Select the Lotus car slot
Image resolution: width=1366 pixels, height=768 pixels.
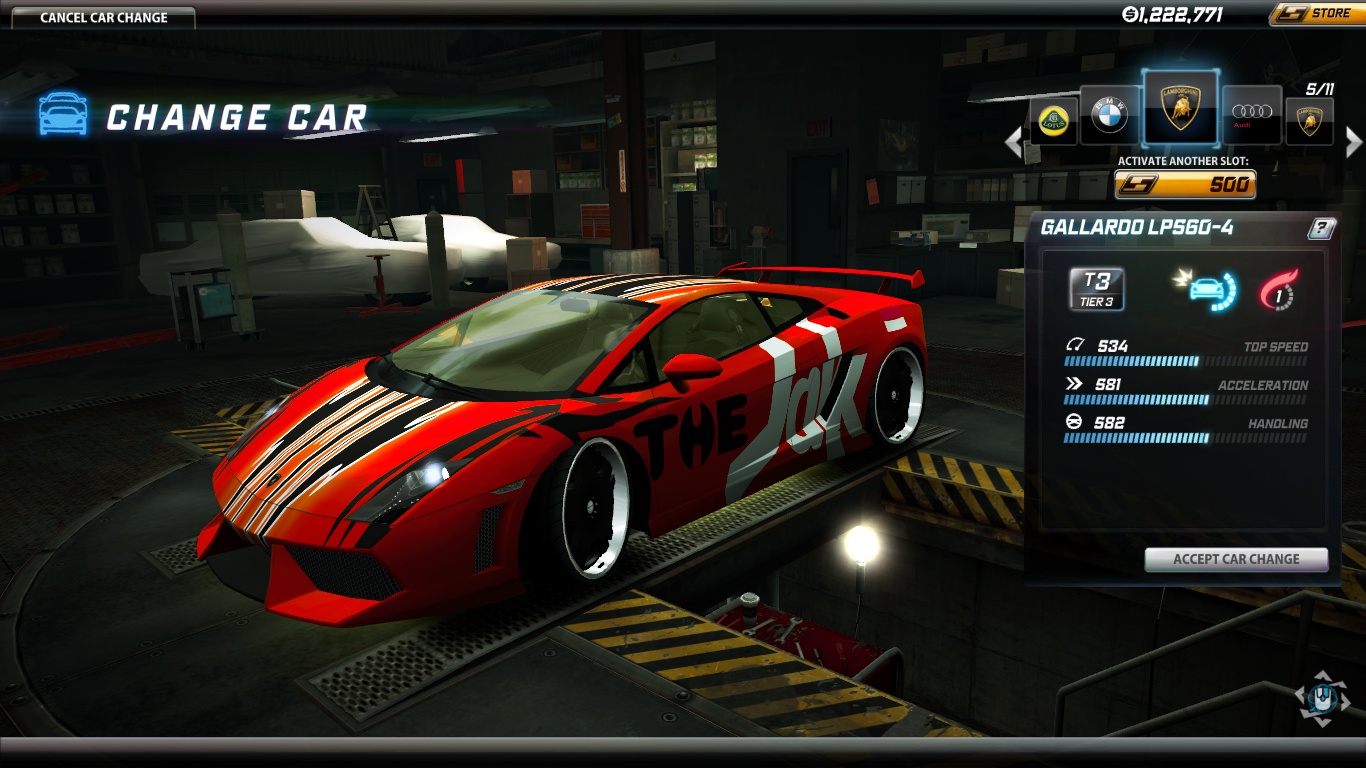coord(1053,121)
